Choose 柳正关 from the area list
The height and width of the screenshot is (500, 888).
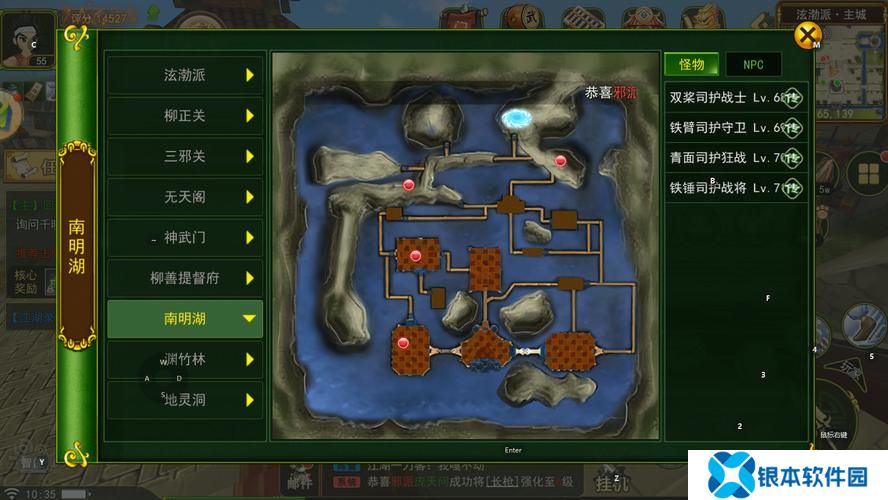(x=185, y=116)
